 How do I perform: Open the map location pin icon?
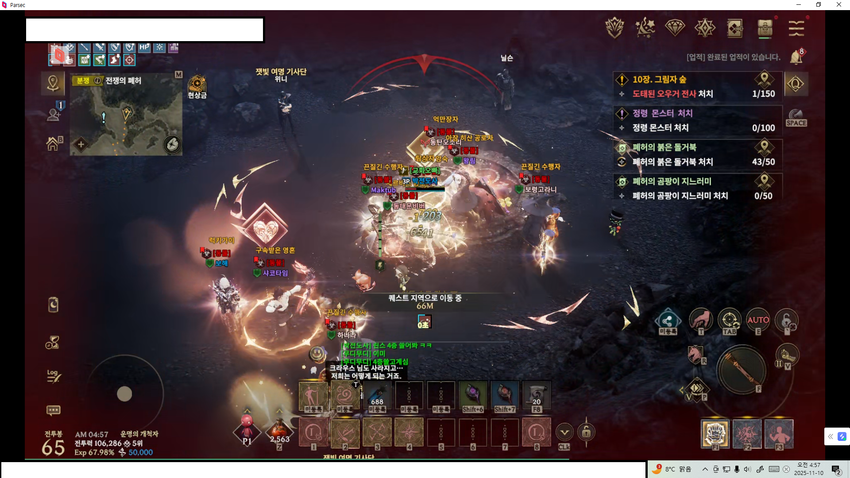pos(53,84)
